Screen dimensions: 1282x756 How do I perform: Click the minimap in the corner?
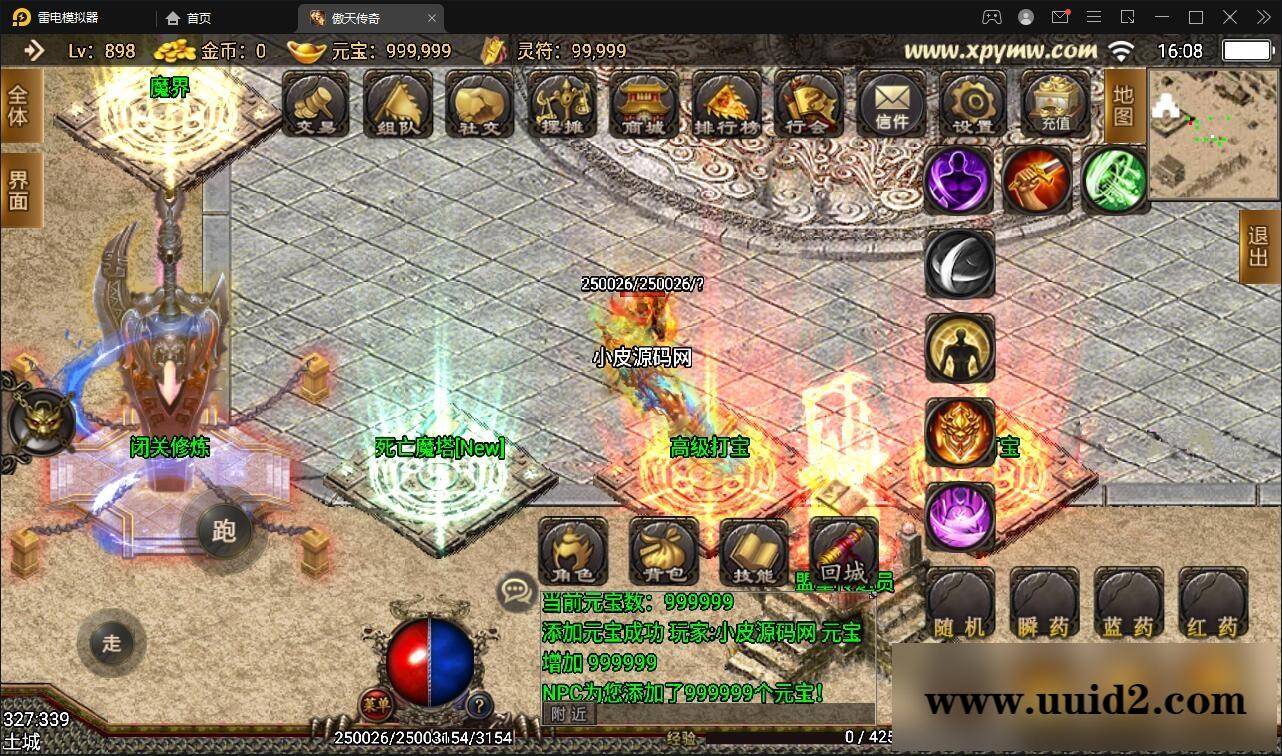pyautogui.click(x=1213, y=135)
